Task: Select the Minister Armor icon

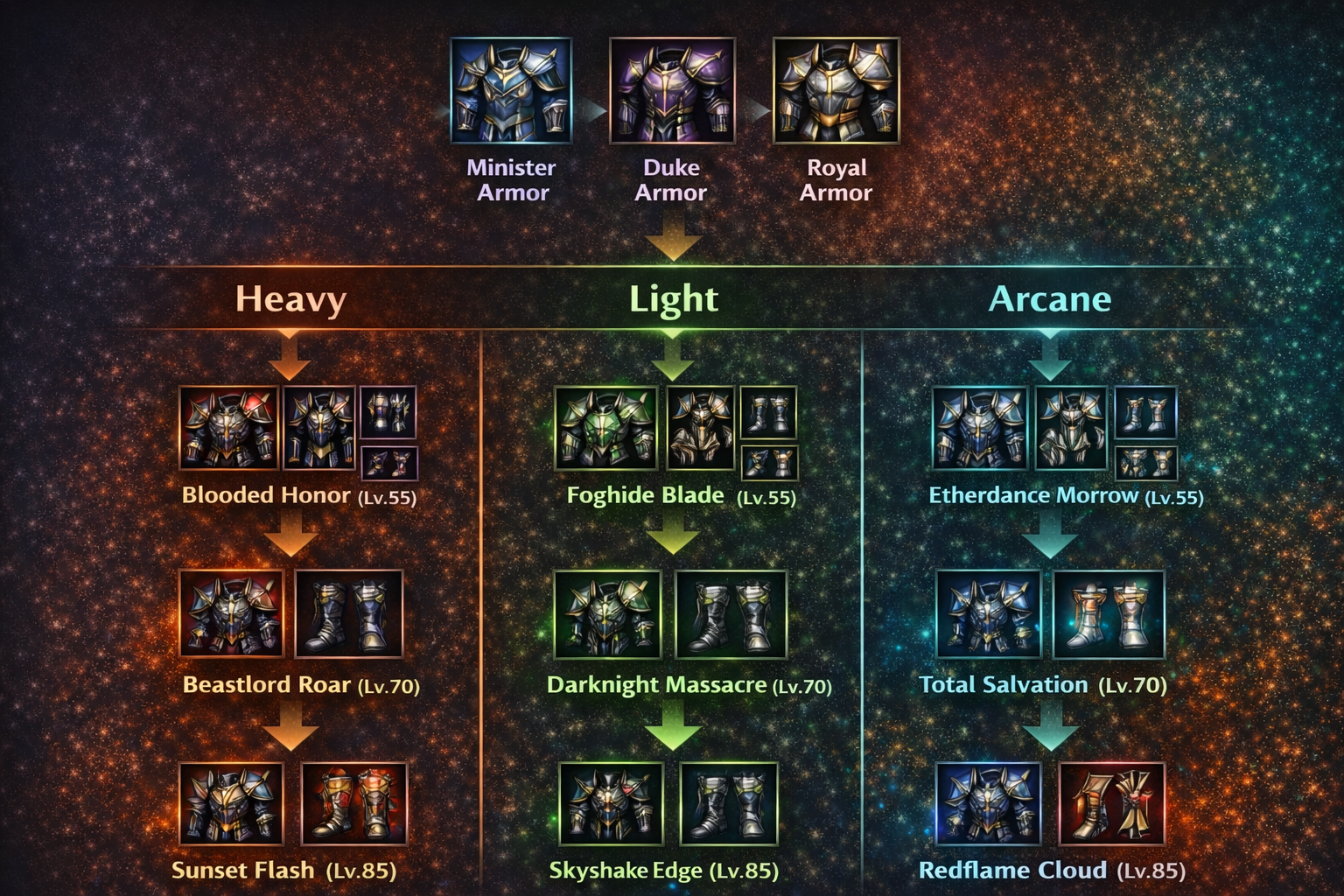Action: click(x=511, y=90)
